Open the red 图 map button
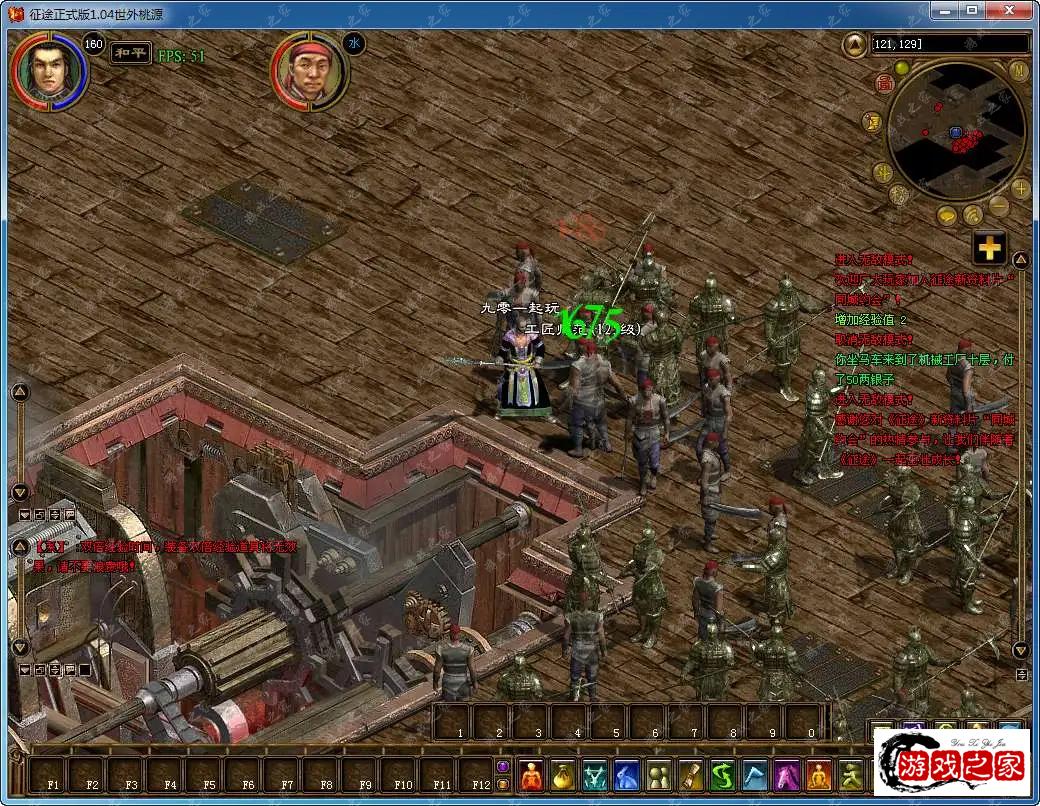 click(885, 84)
